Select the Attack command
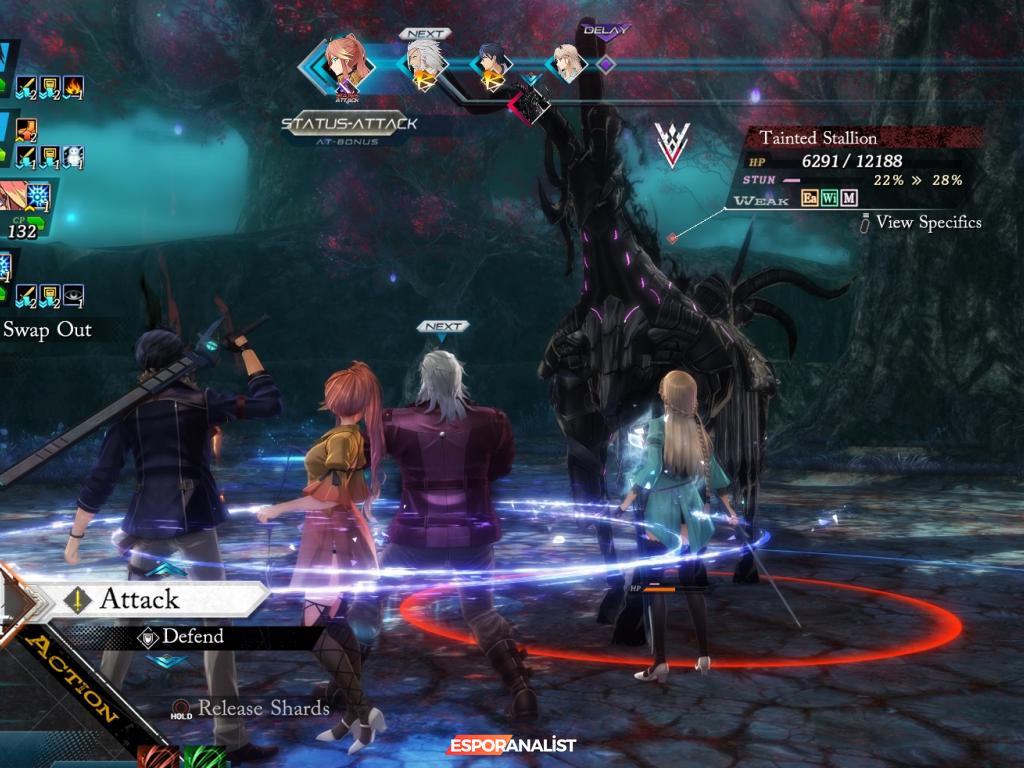Image resolution: width=1024 pixels, height=768 pixels. 140,599
